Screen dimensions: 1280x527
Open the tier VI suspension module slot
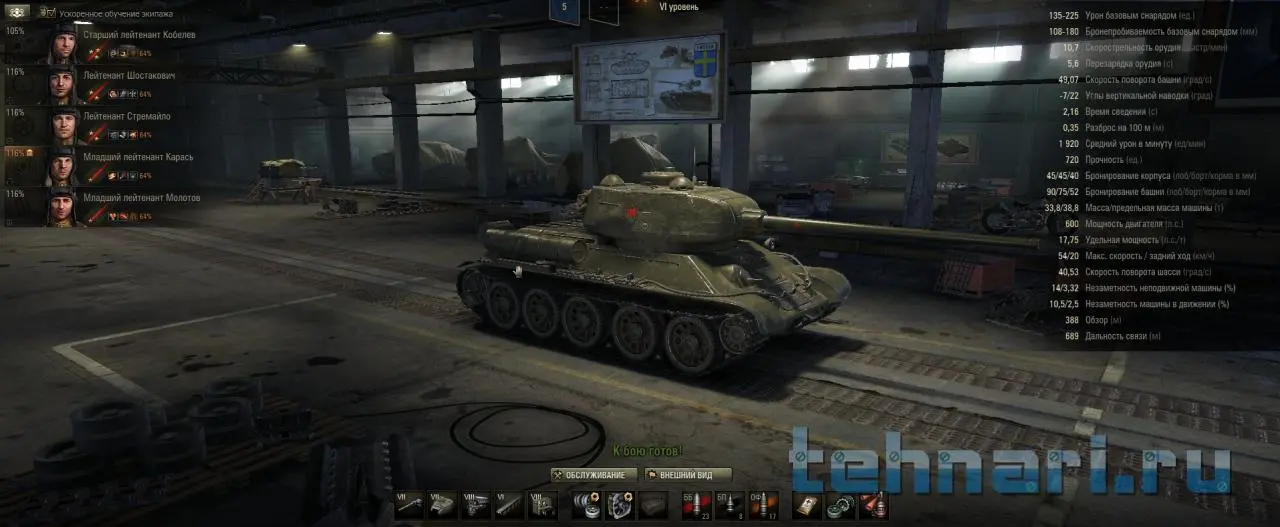point(508,505)
